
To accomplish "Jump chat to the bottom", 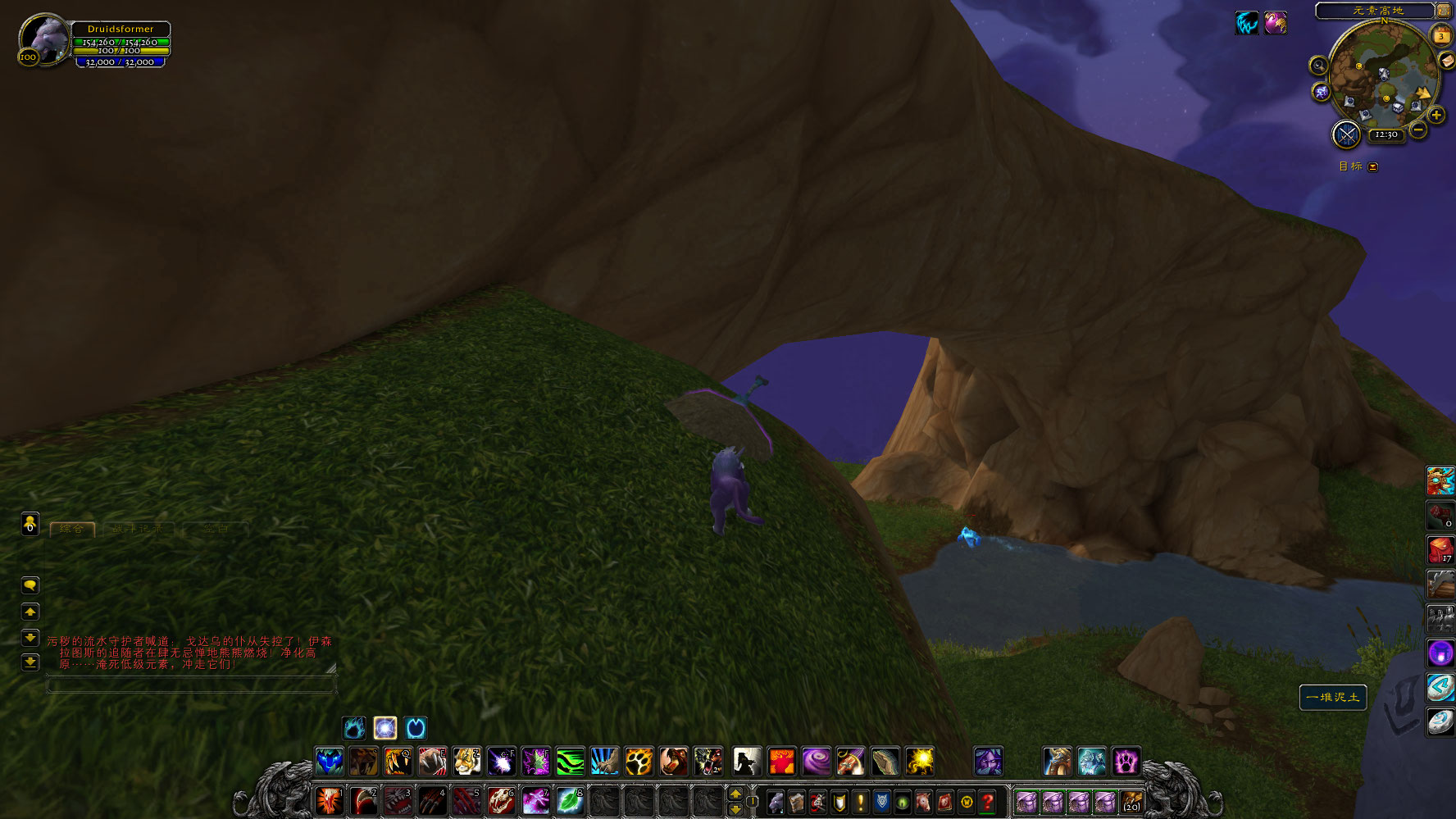I will click(30, 662).
